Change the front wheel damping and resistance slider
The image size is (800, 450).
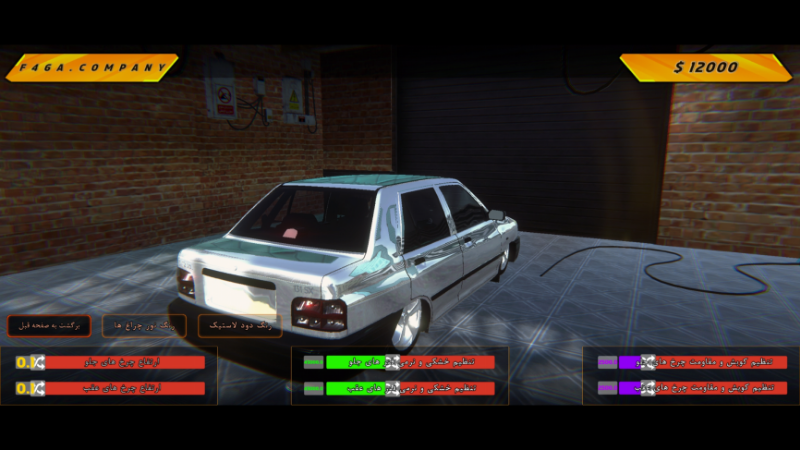pyautogui.click(x=647, y=362)
